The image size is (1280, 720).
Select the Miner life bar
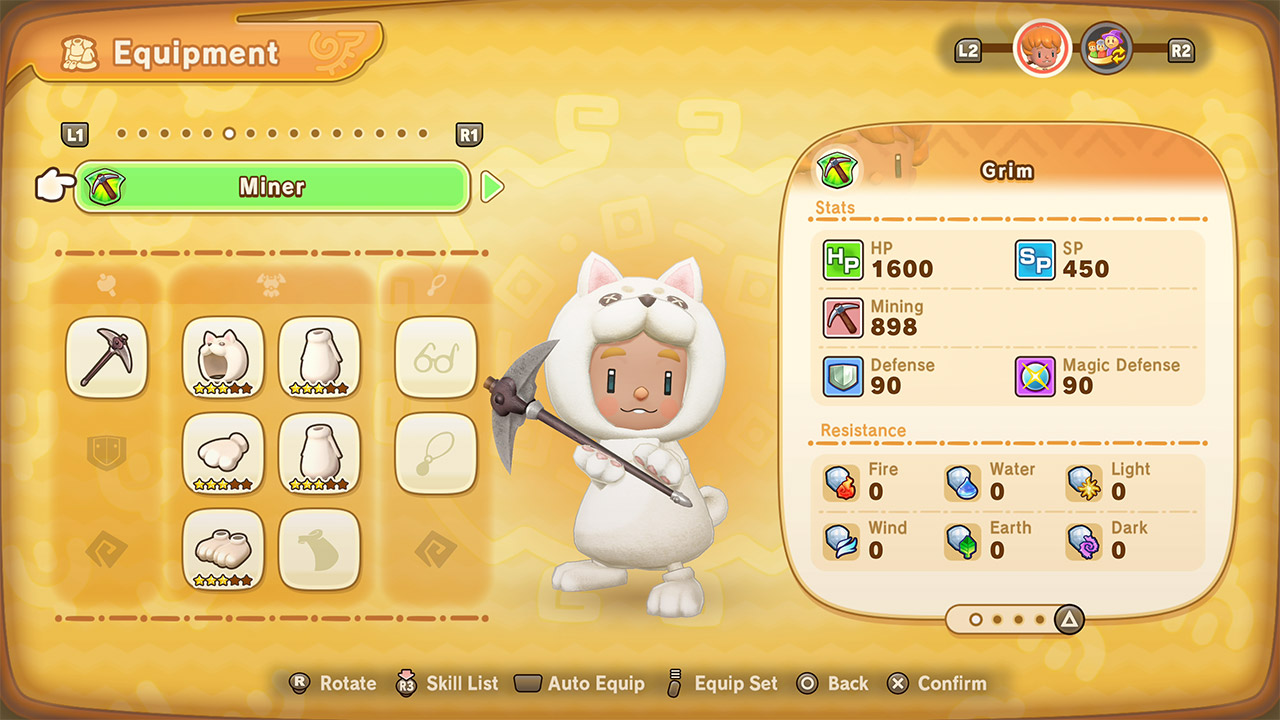pos(272,187)
